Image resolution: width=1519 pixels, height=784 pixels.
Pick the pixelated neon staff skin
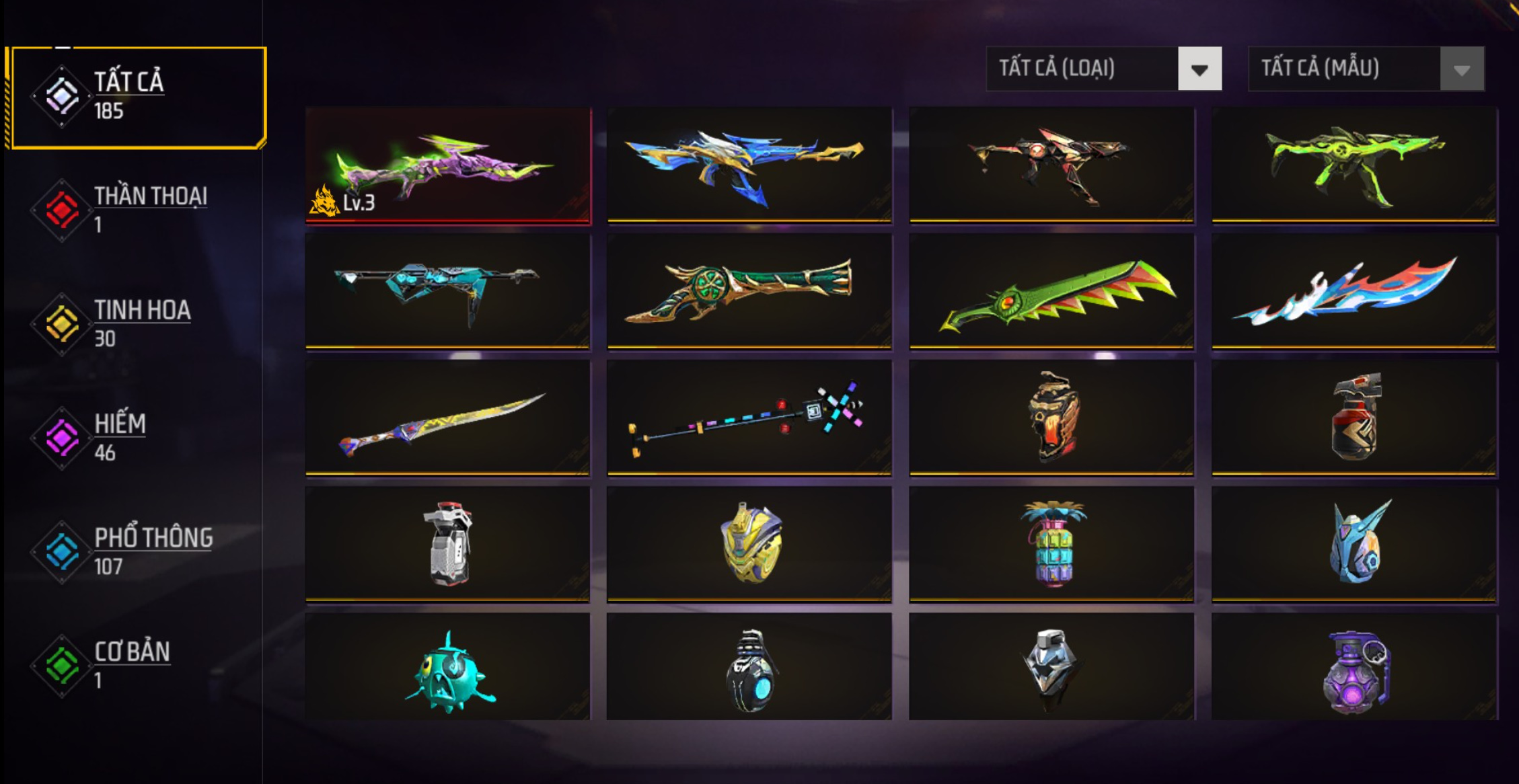tap(749, 418)
